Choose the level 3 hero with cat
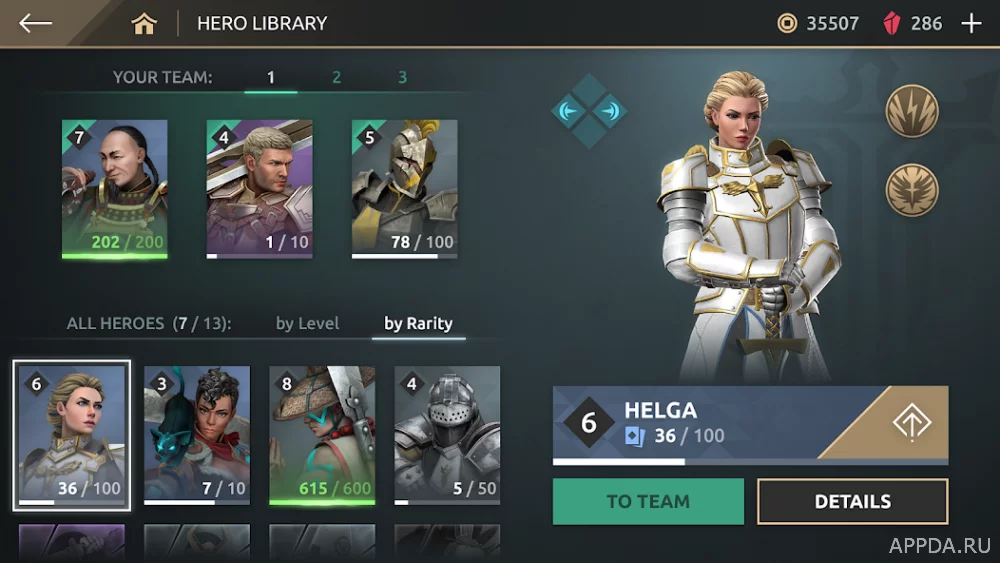Viewport: 1000px width, 563px height. (x=196, y=435)
